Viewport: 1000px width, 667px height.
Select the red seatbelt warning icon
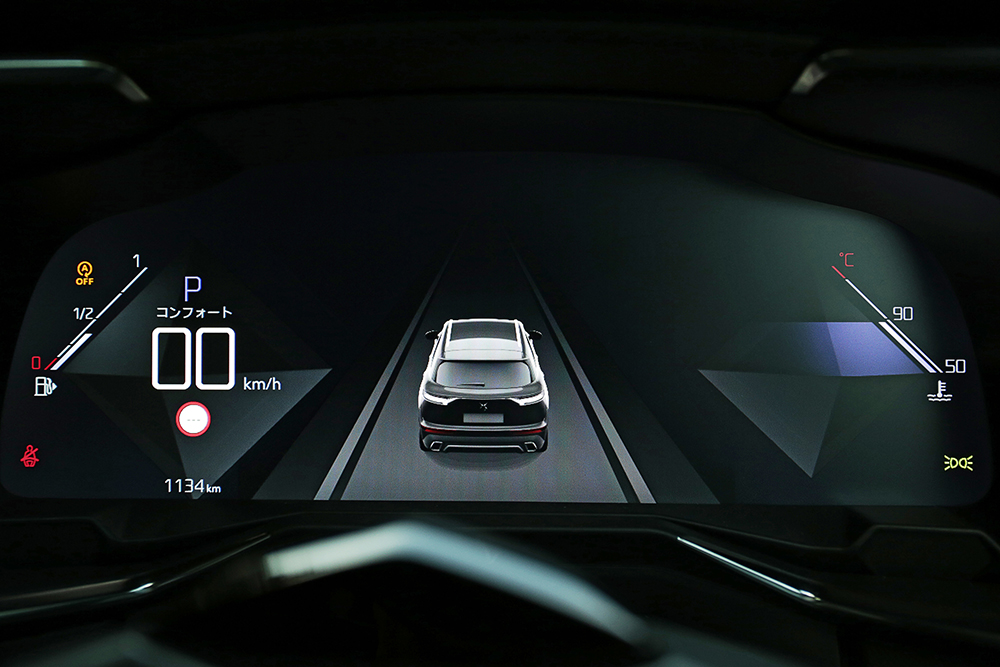(31, 456)
